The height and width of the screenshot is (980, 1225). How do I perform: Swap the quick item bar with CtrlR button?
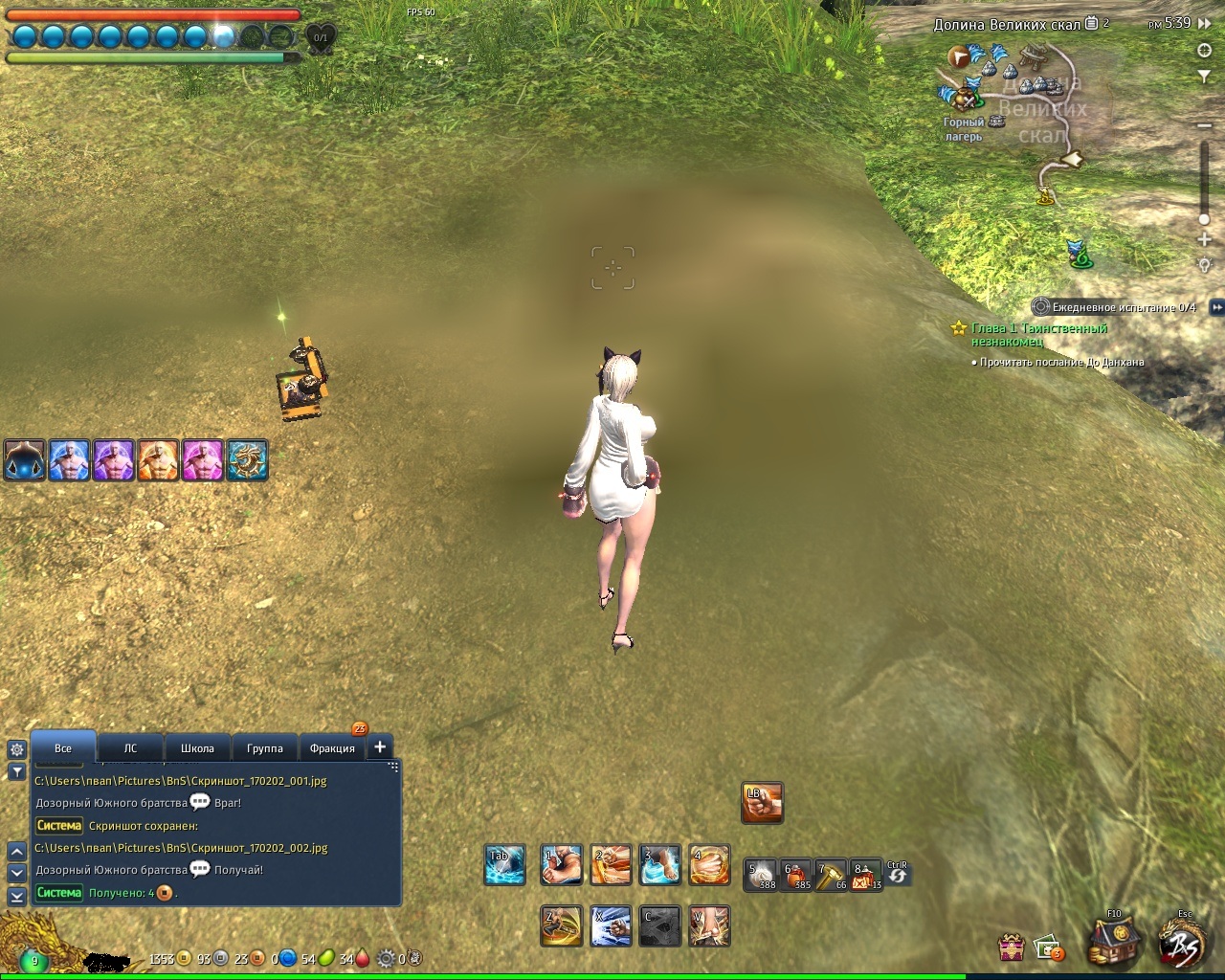[x=897, y=873]
